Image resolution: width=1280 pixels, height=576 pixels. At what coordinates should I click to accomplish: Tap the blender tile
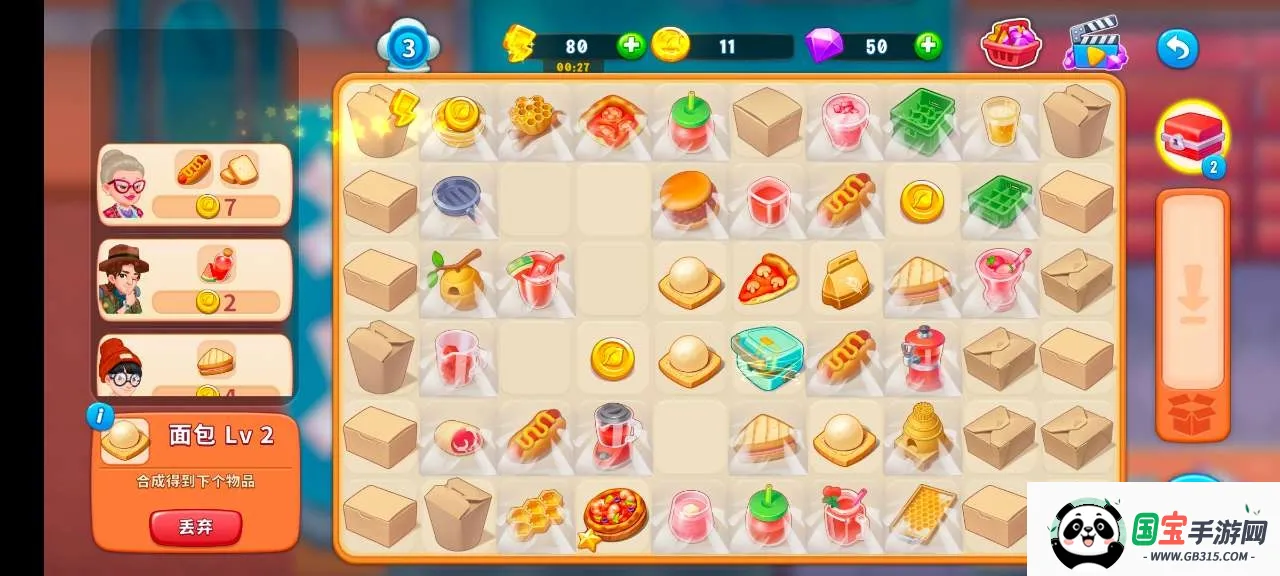pyautogui.click(x=613, y=434)
